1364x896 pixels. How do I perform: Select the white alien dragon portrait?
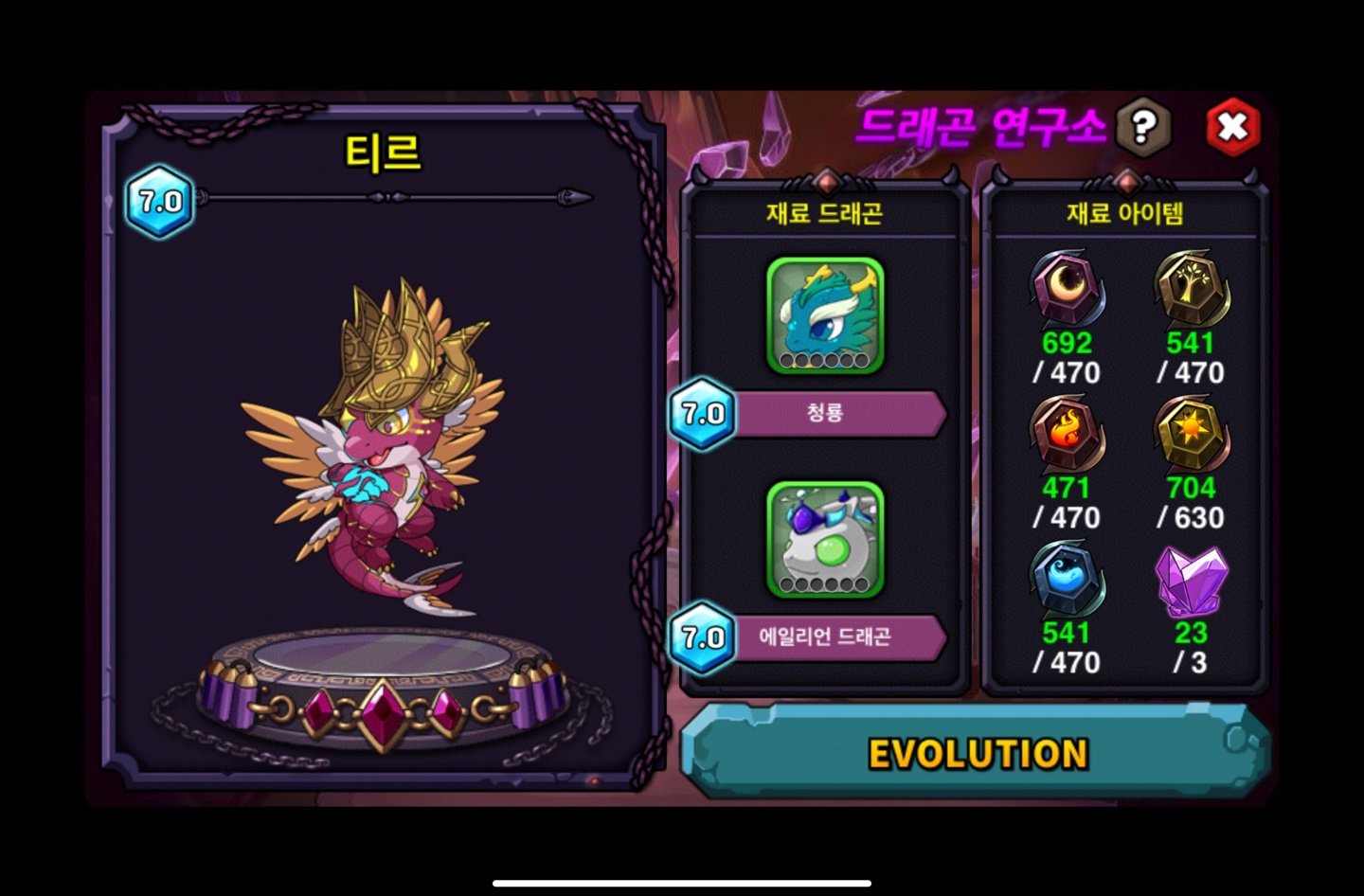pyautogui.click(x=825, y=539)
